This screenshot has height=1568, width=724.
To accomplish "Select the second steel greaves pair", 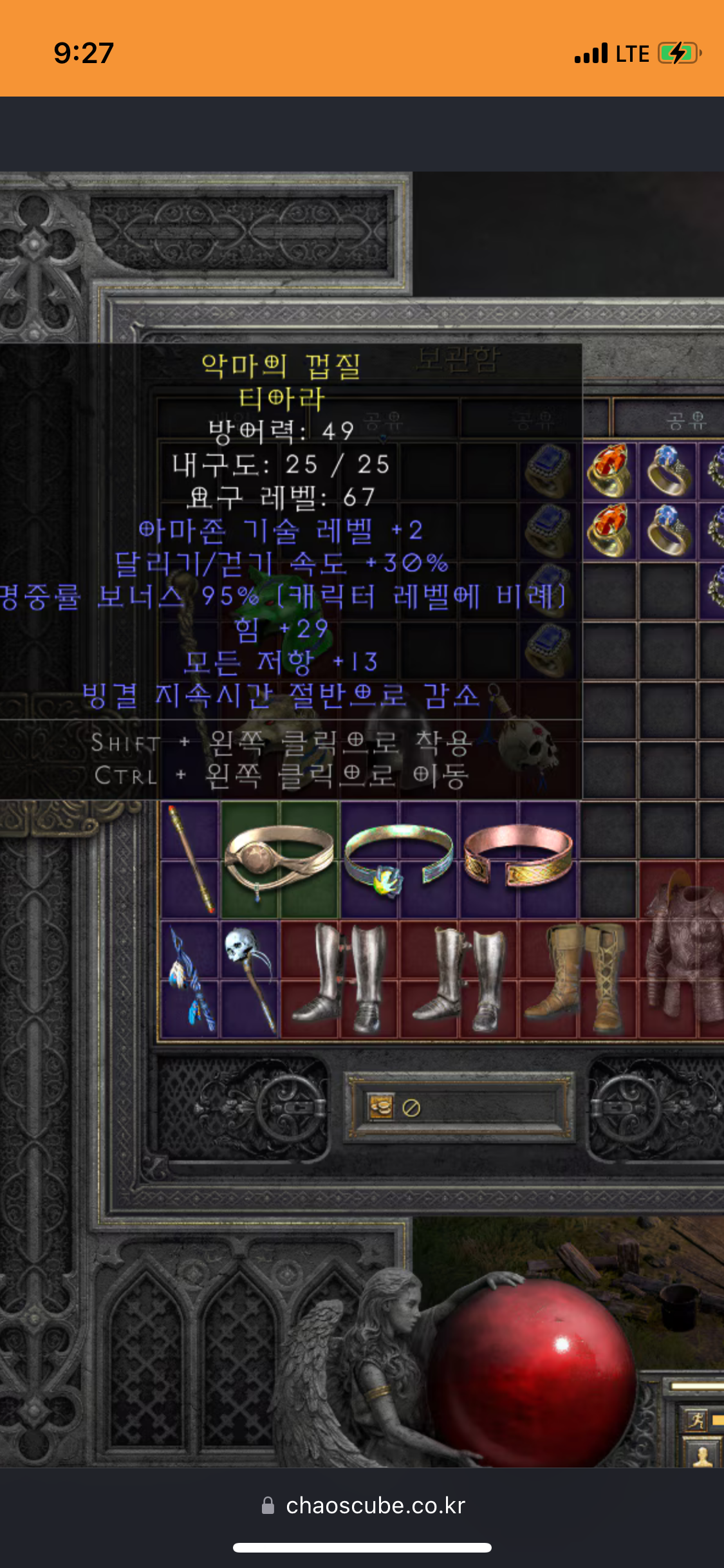I will 458,978.
